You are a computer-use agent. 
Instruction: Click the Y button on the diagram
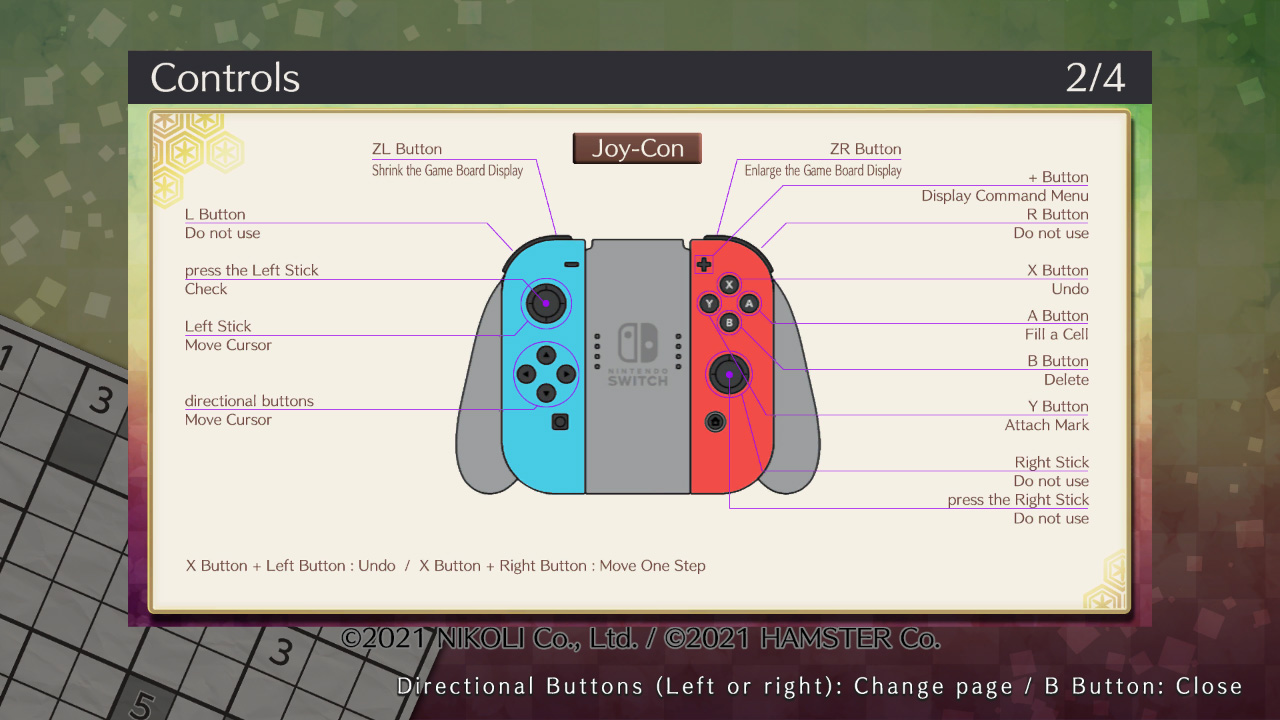tap(711, 303)
